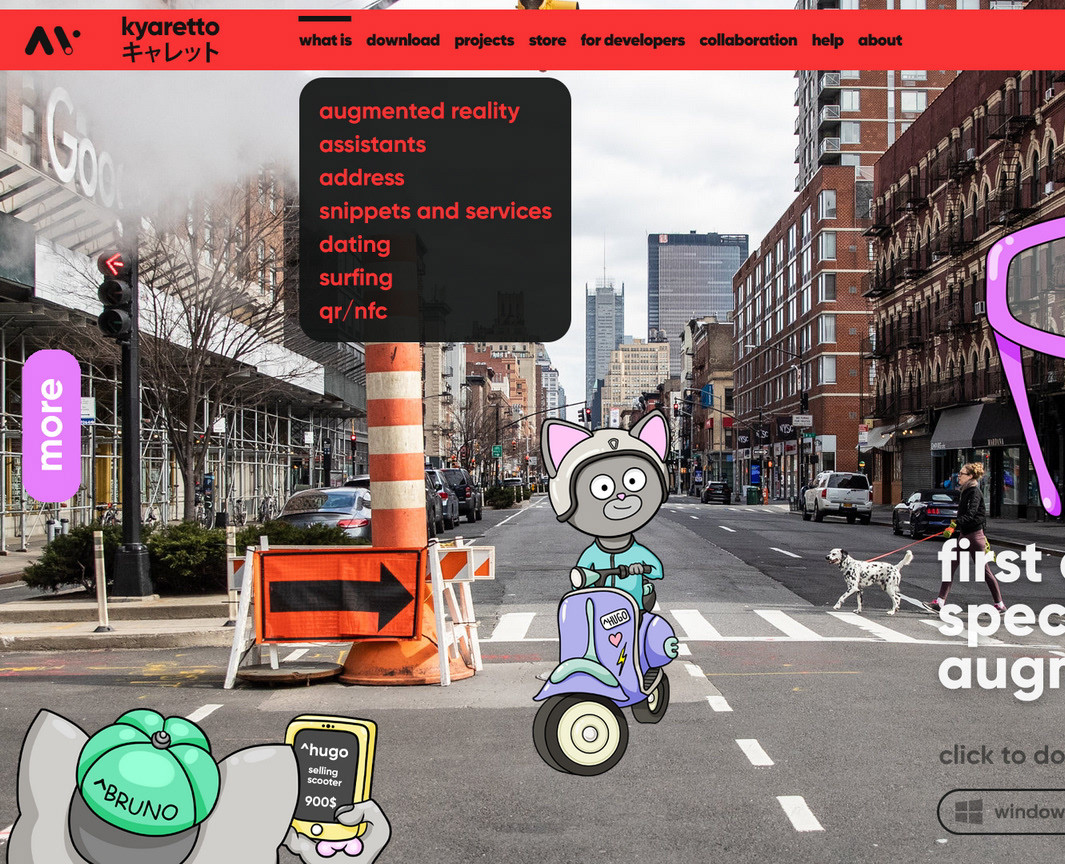Screen dimensions: 1065x864
Task: Select dating from the dropdown
Action: point(354,244)
